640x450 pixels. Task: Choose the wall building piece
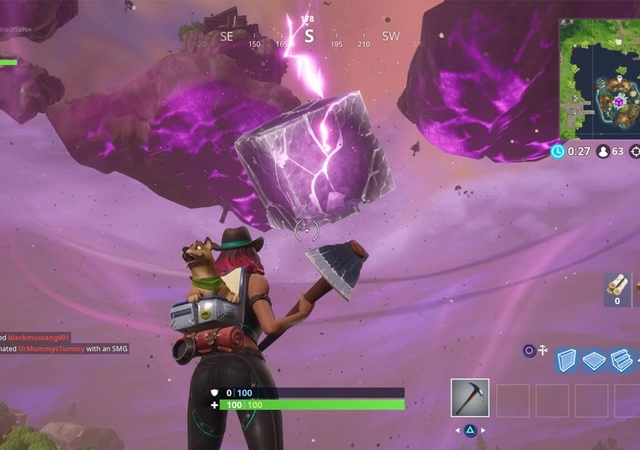(567, 360)
